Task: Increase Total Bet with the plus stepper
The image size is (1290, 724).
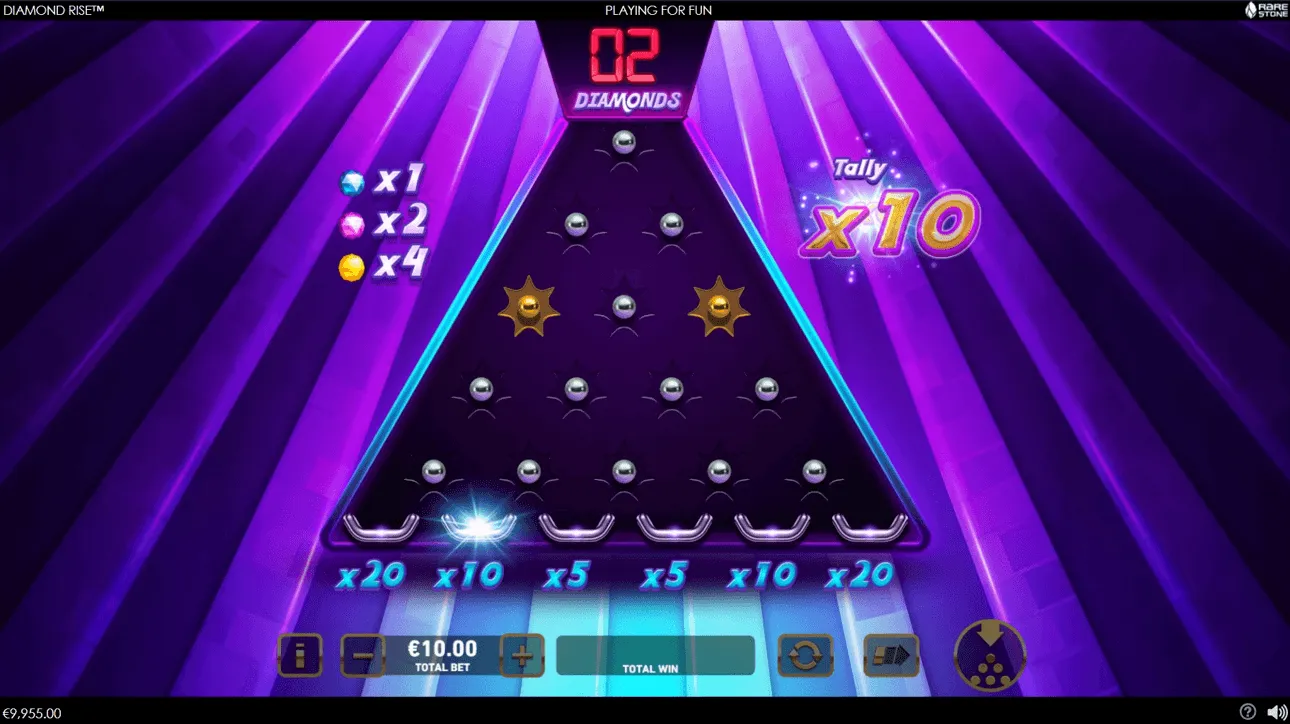Action: click(524, 655)
